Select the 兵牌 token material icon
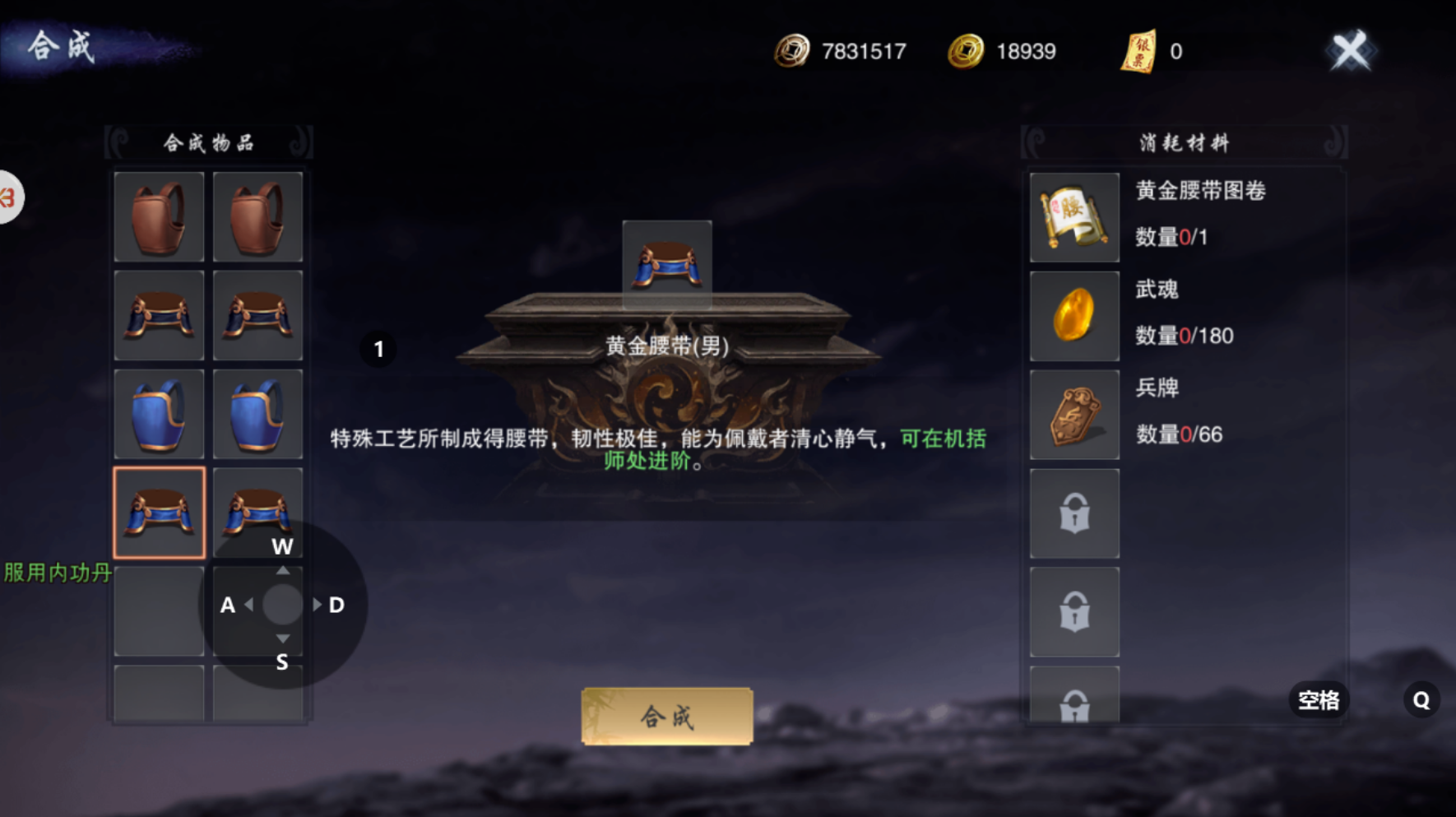Viewport: 1456px width, 817px height. 1073,415
